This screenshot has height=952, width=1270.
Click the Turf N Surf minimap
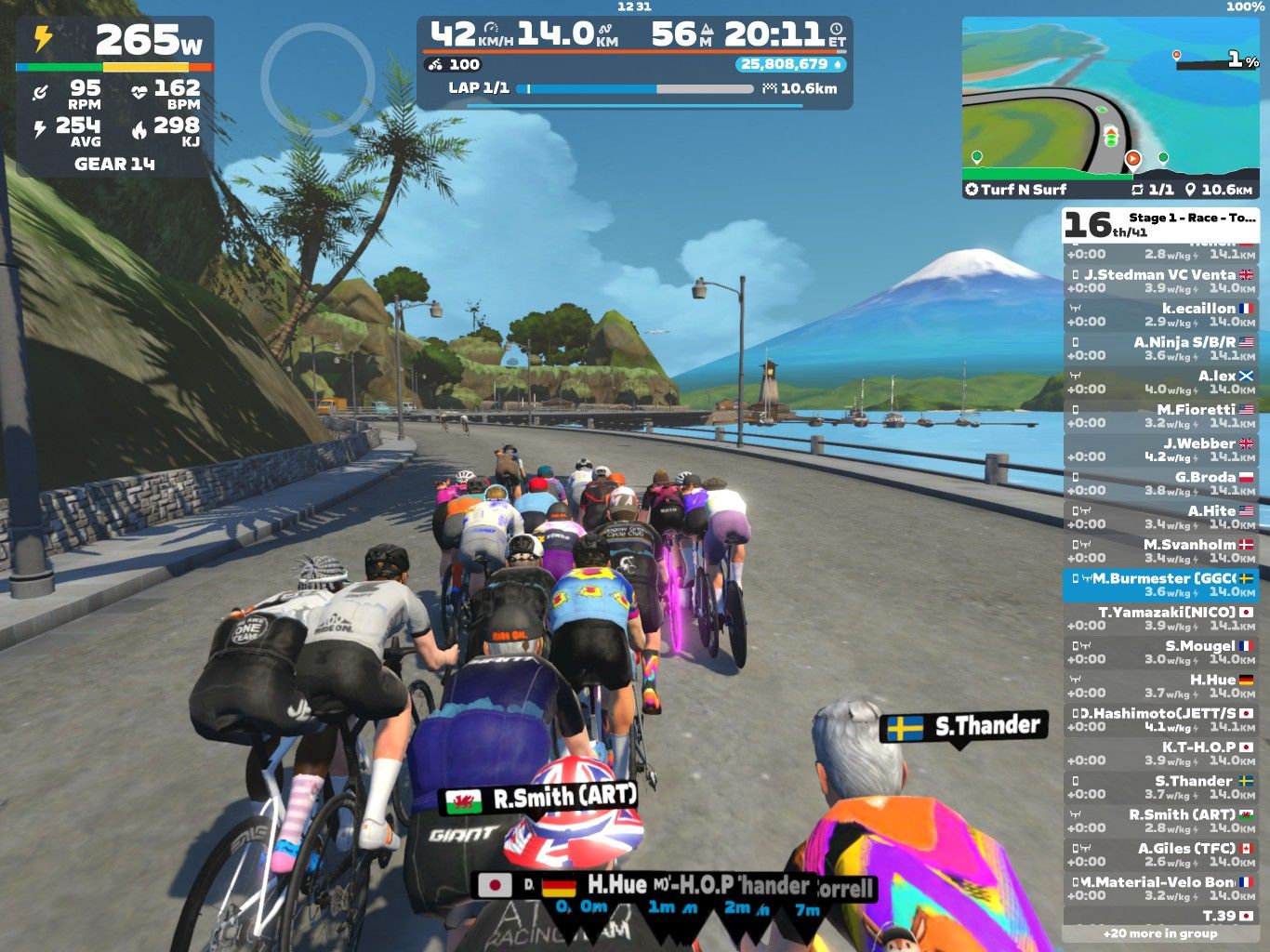(x=1110, y=107)
